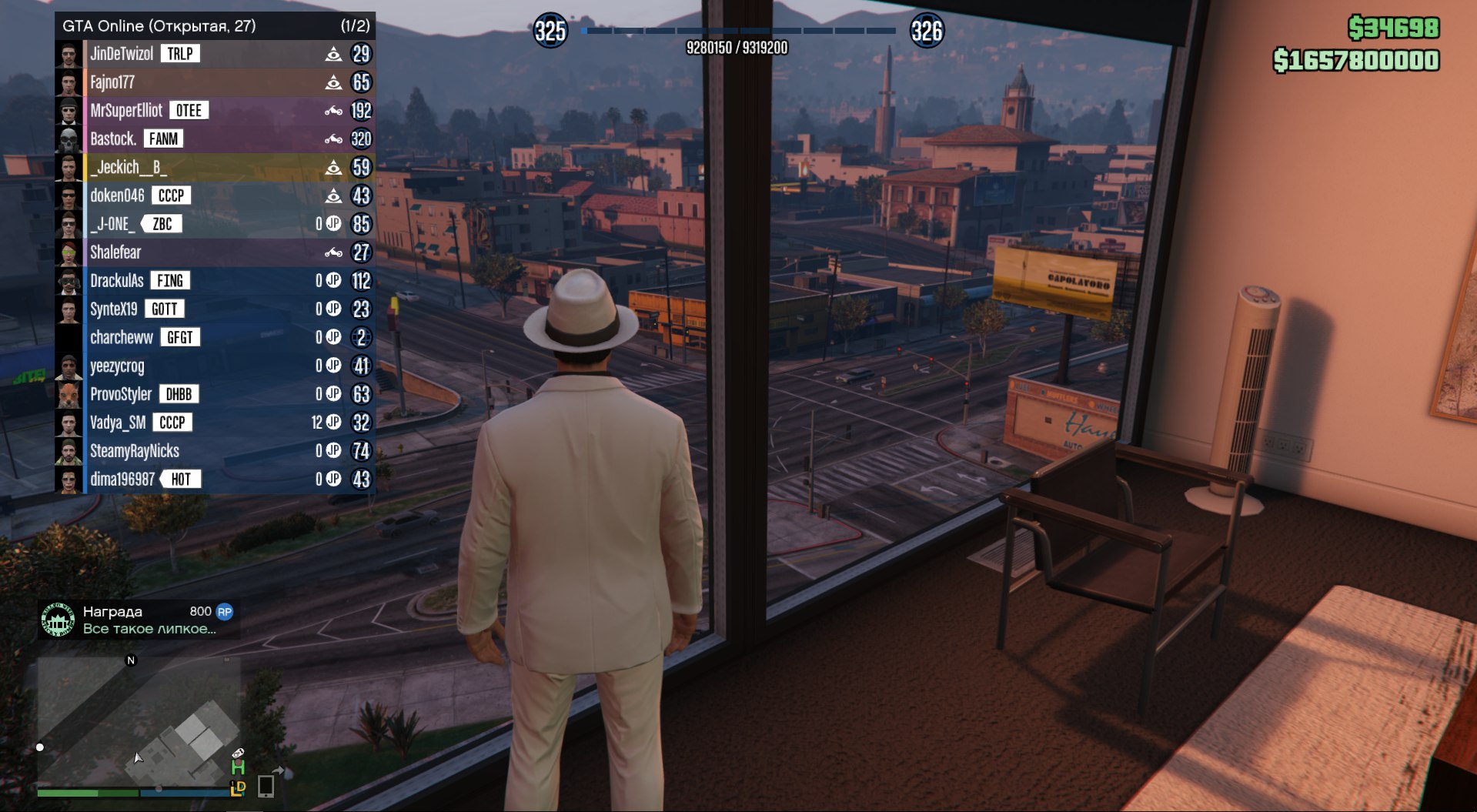This screenshot has width=1477, height=812.
Task: Select player _J-ONE_ in the list
Action: coord(112,224)
